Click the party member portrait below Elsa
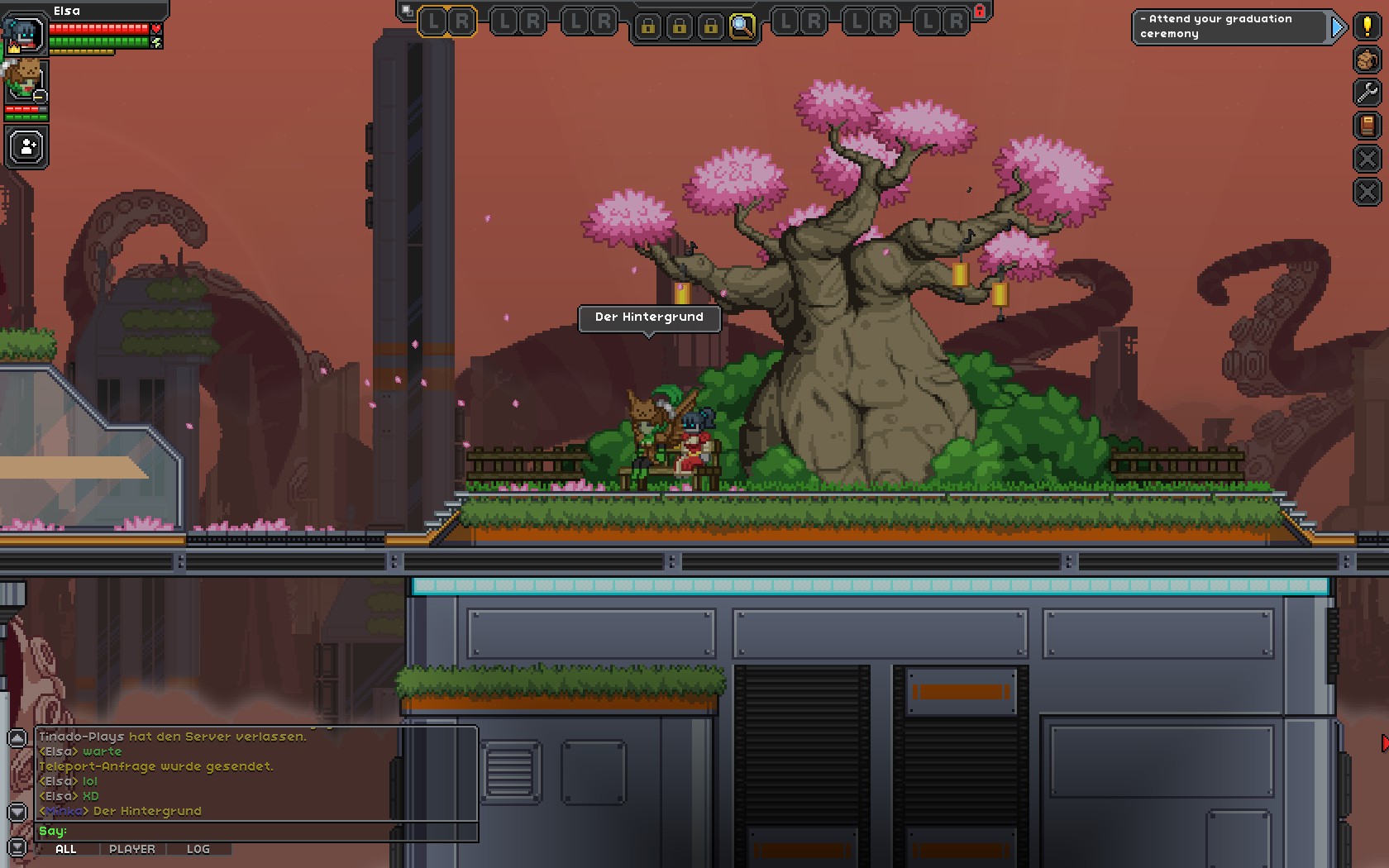The width and height of the screenshot is (1389, 868). (26, 81)
